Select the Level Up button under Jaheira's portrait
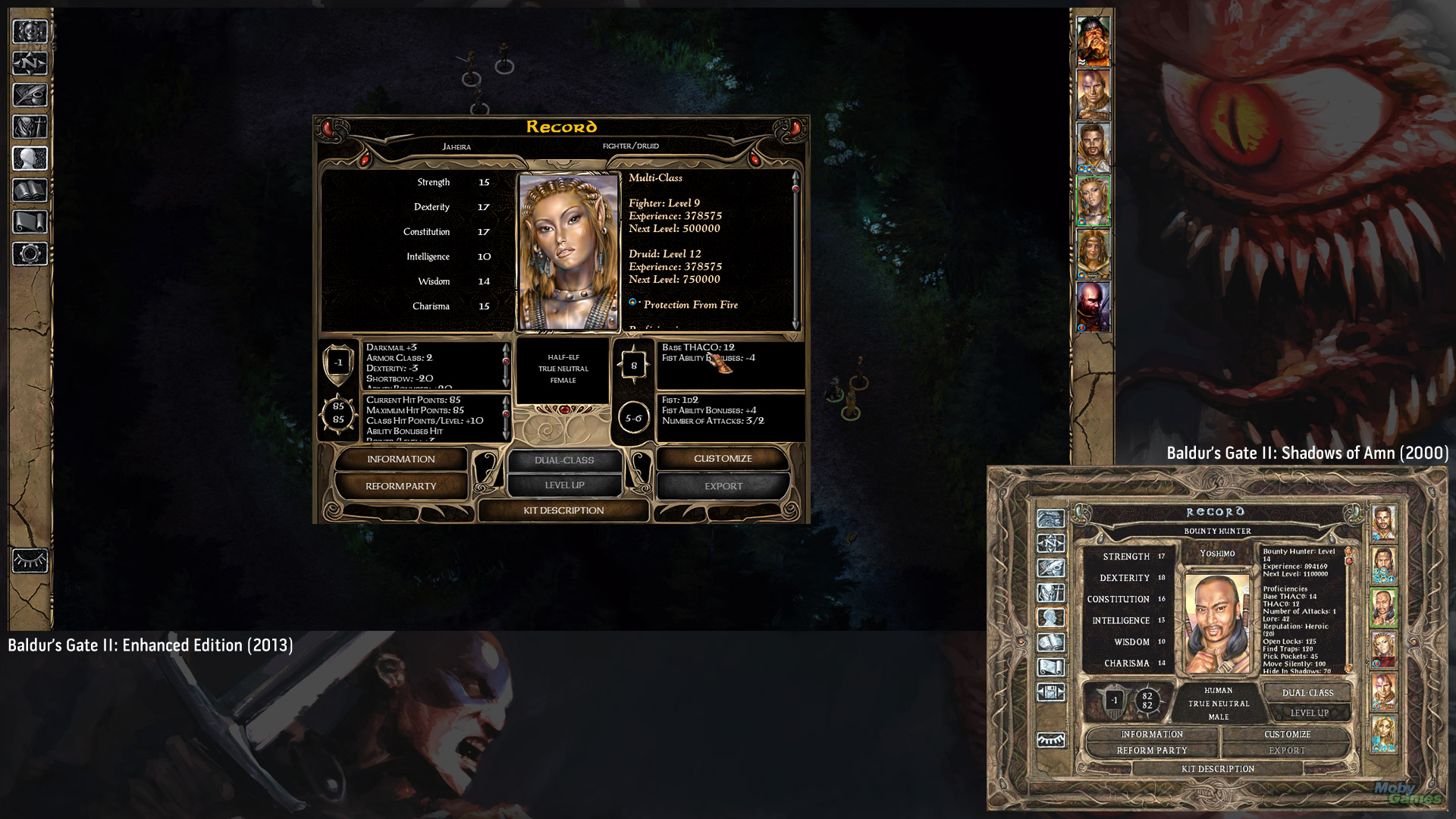This screenshot has width=1456, height=819. pyautogui.click(x=564, y=485)
